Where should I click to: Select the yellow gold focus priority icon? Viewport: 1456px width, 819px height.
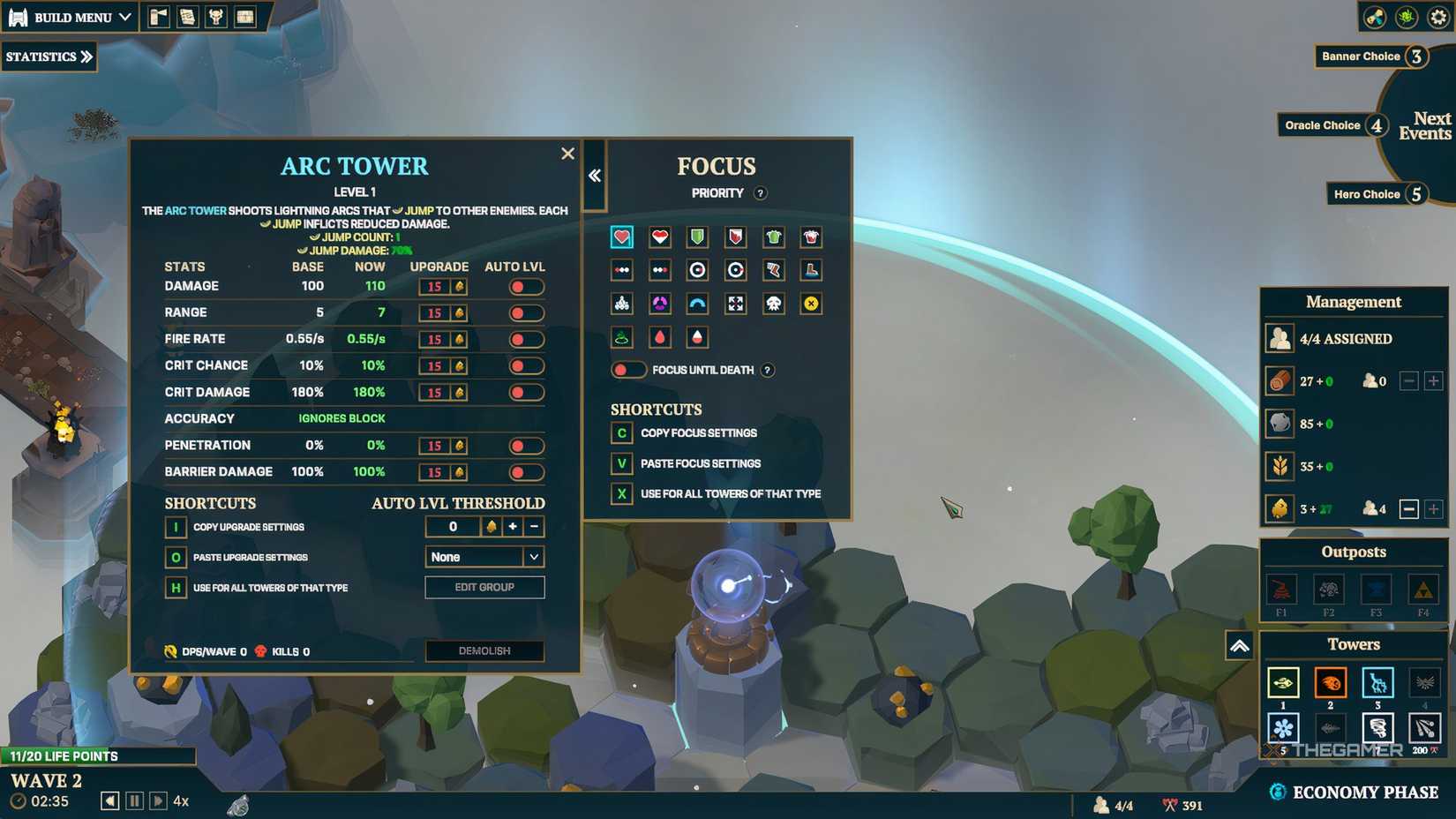tap(810, 304)
